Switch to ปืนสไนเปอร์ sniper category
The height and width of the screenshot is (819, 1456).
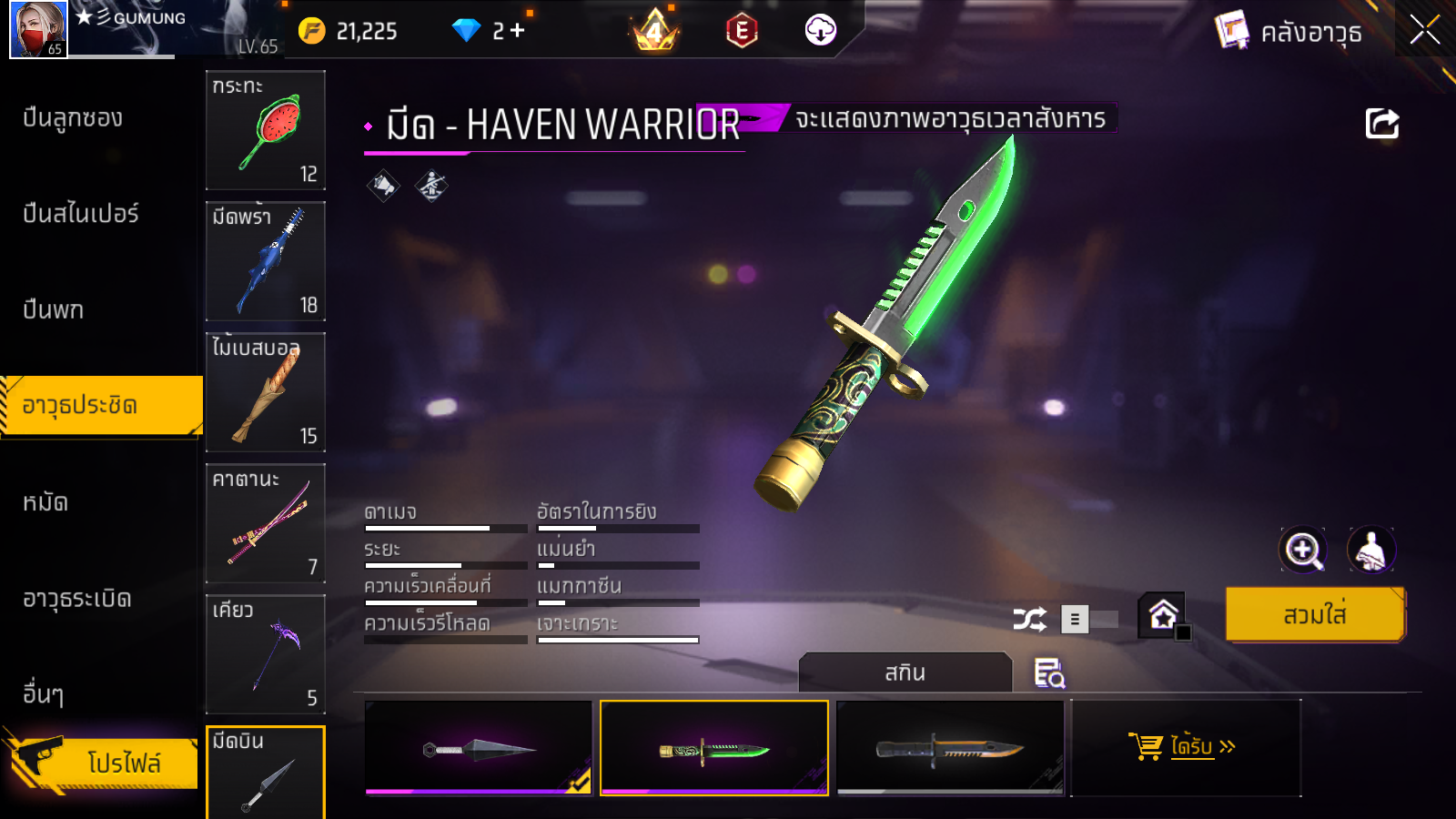point(81,214)
